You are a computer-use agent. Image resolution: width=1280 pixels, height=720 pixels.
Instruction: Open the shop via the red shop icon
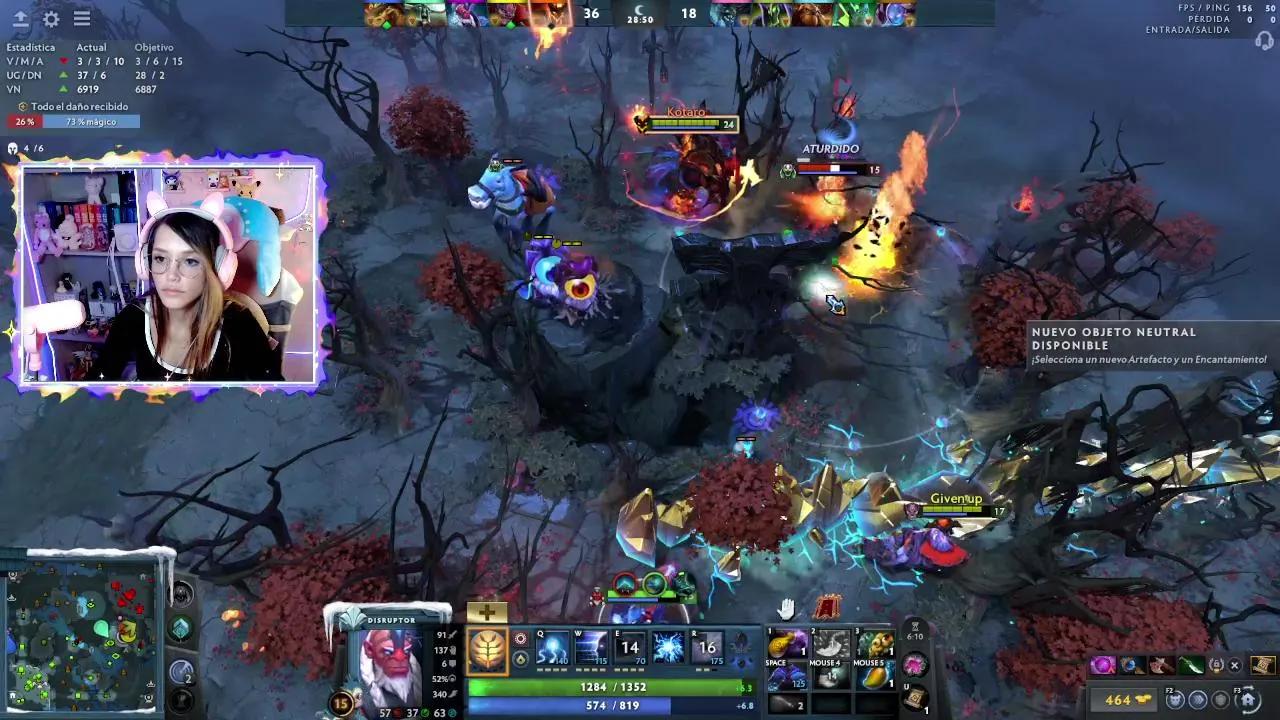point(827,607)
